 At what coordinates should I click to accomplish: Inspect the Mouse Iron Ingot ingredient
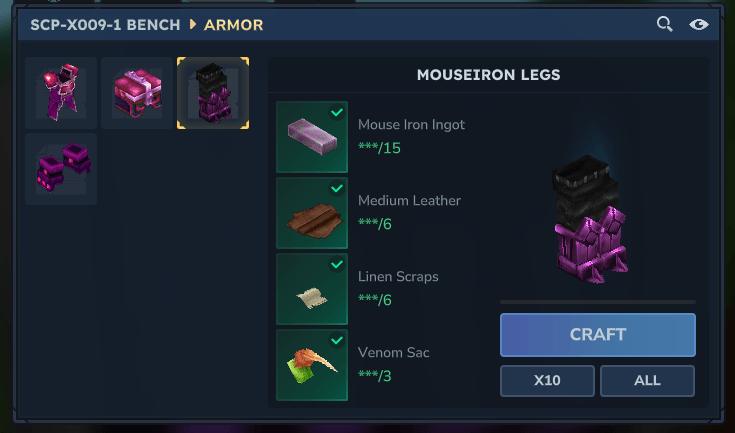[x=312, y=137]
